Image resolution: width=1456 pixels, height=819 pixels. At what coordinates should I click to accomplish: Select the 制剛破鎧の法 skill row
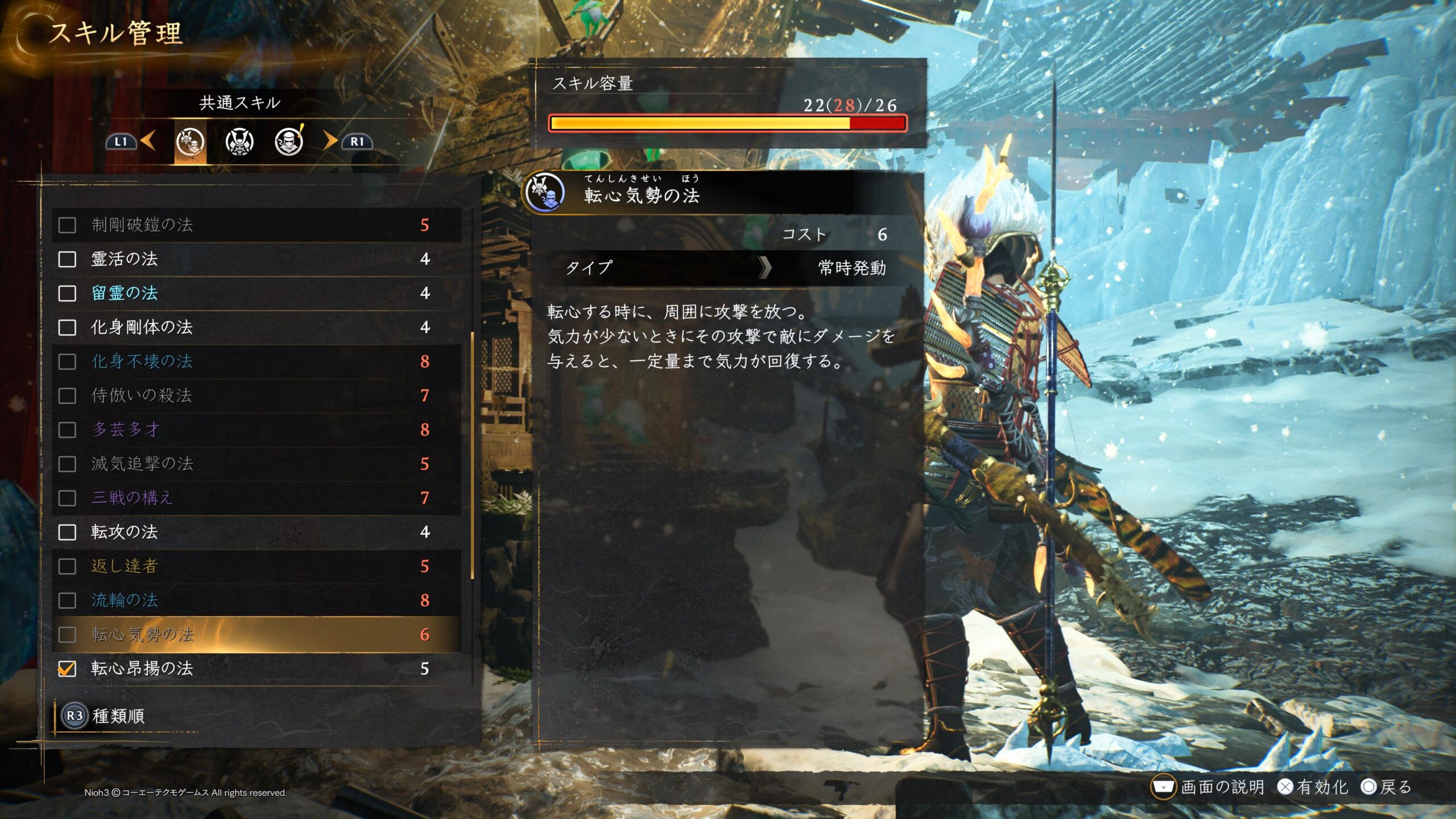256,225
